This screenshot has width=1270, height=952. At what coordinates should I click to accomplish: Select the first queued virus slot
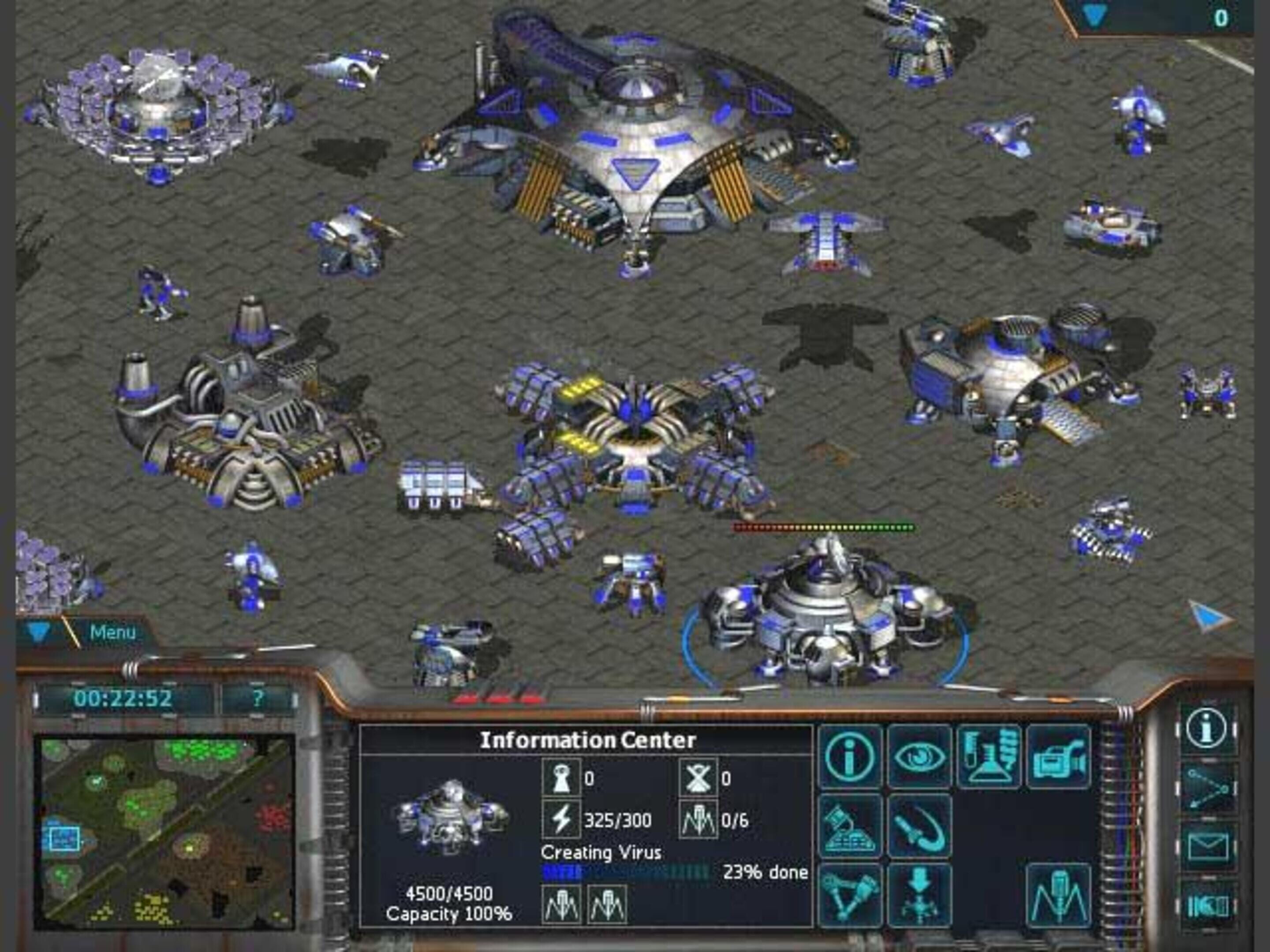pos(561,905)
